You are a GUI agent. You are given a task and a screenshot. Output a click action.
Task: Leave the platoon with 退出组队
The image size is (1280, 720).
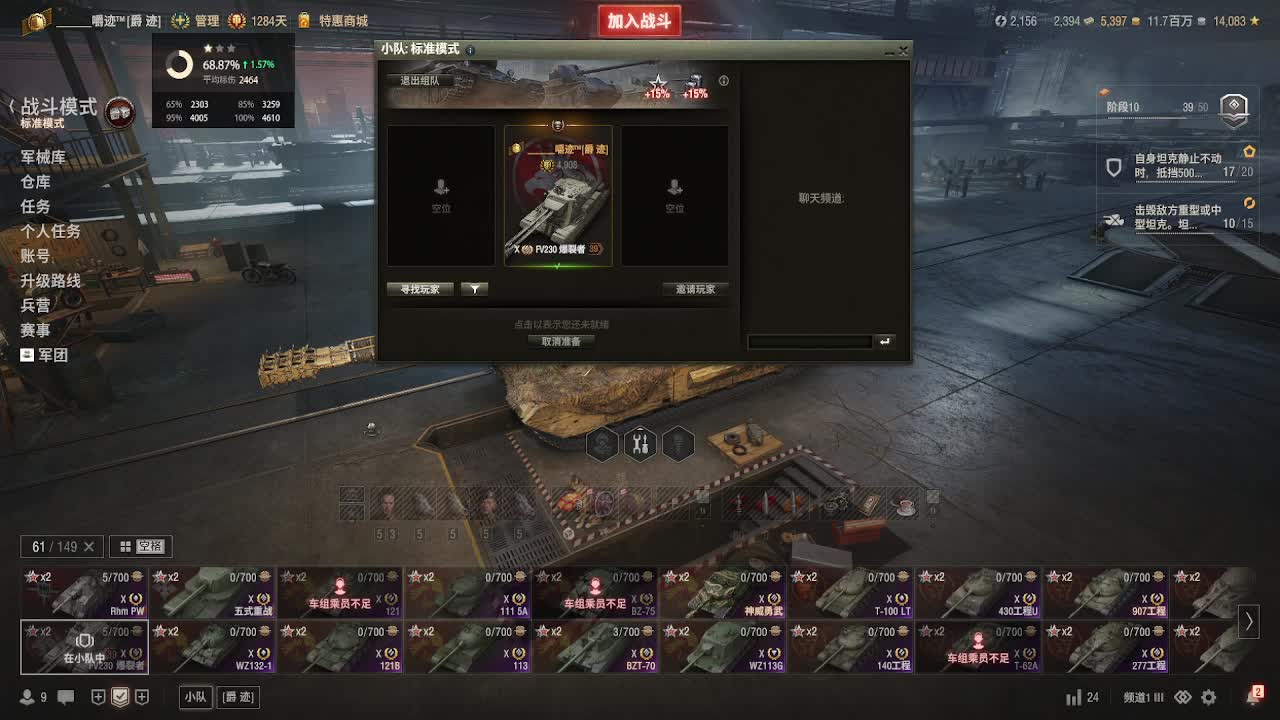pyautogui.click(x=420, y=81)
